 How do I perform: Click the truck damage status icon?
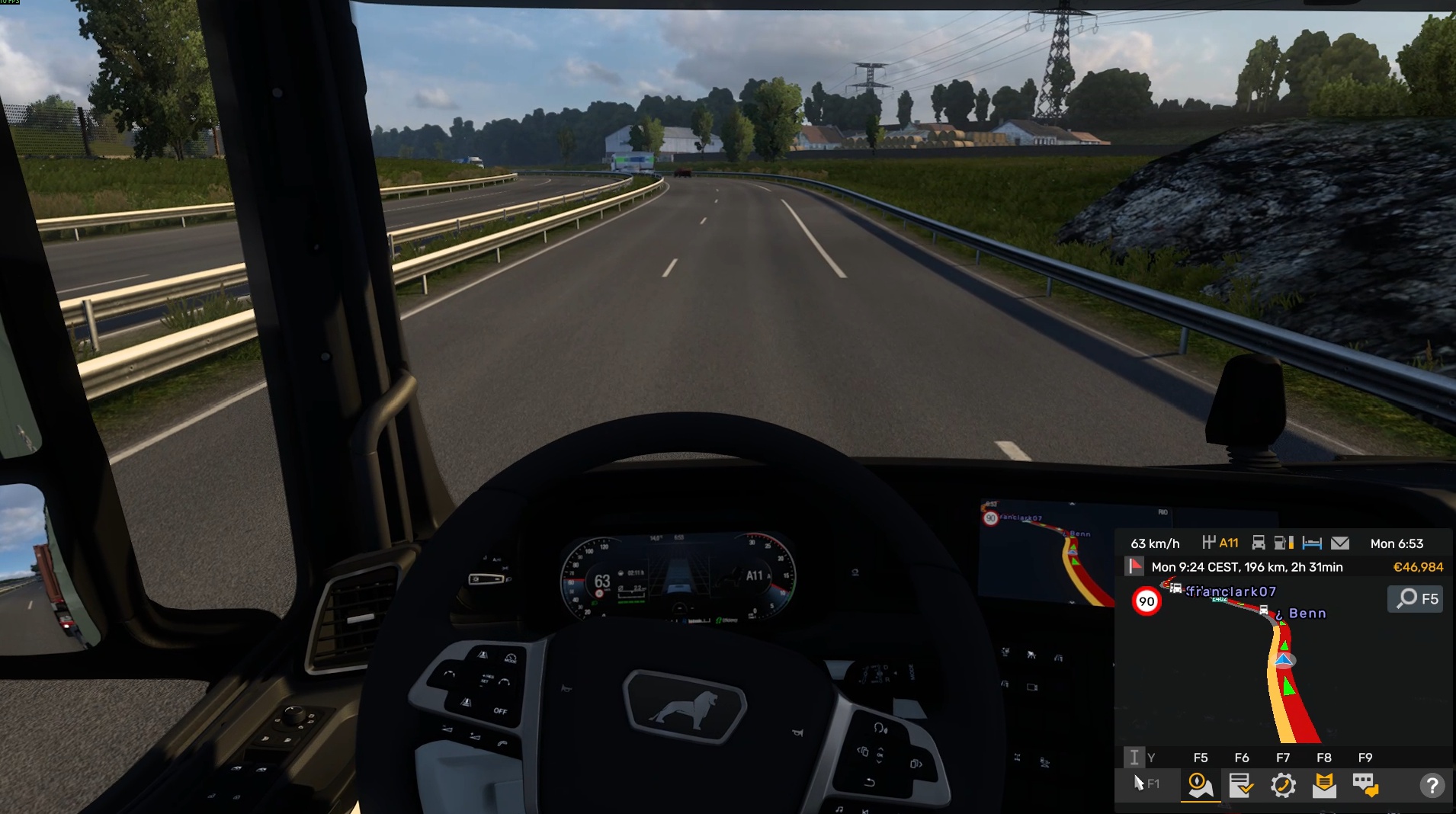coord(1259,543)
